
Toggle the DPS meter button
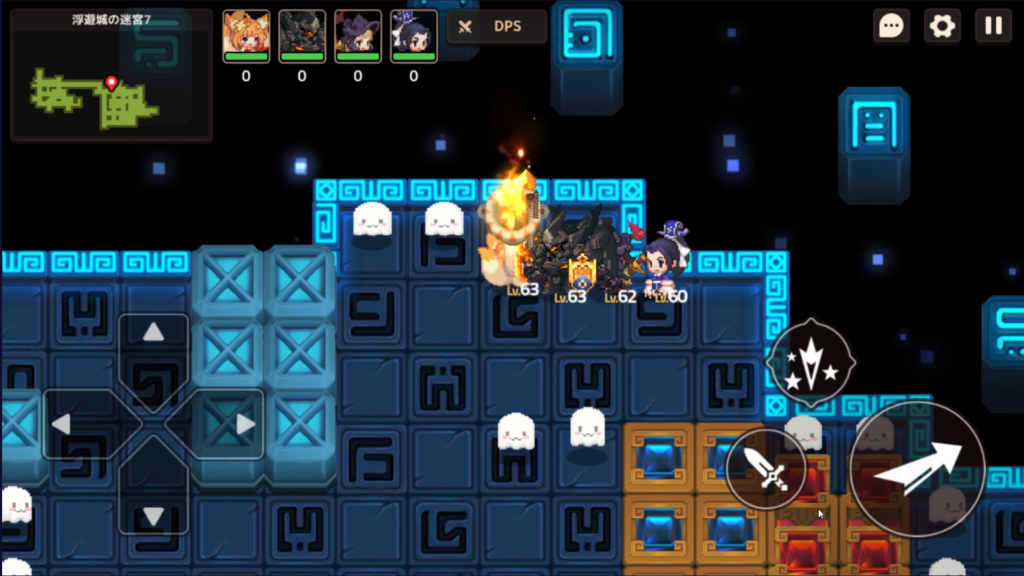[x=497, y=26]
